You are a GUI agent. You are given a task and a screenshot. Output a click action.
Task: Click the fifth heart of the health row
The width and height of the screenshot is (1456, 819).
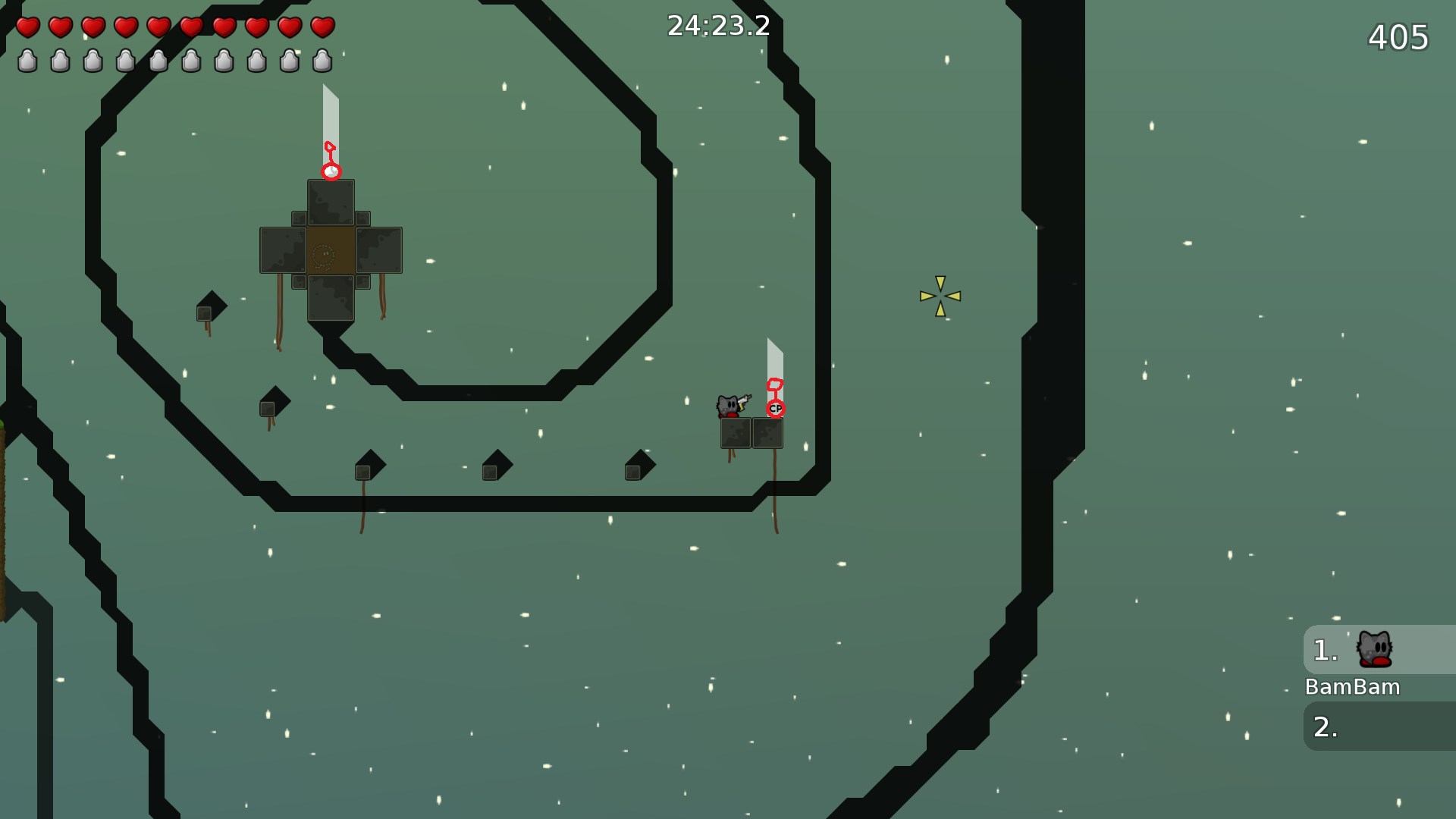tap(158, 28)
